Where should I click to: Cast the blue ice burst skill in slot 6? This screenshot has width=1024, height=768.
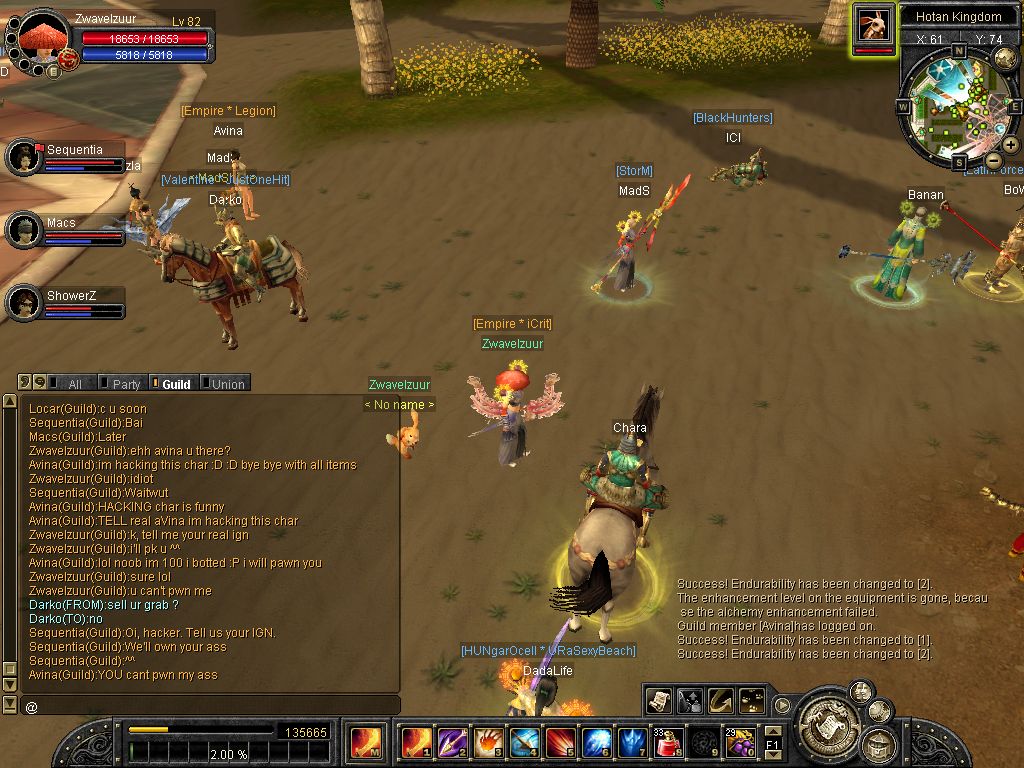pos(597,742)
